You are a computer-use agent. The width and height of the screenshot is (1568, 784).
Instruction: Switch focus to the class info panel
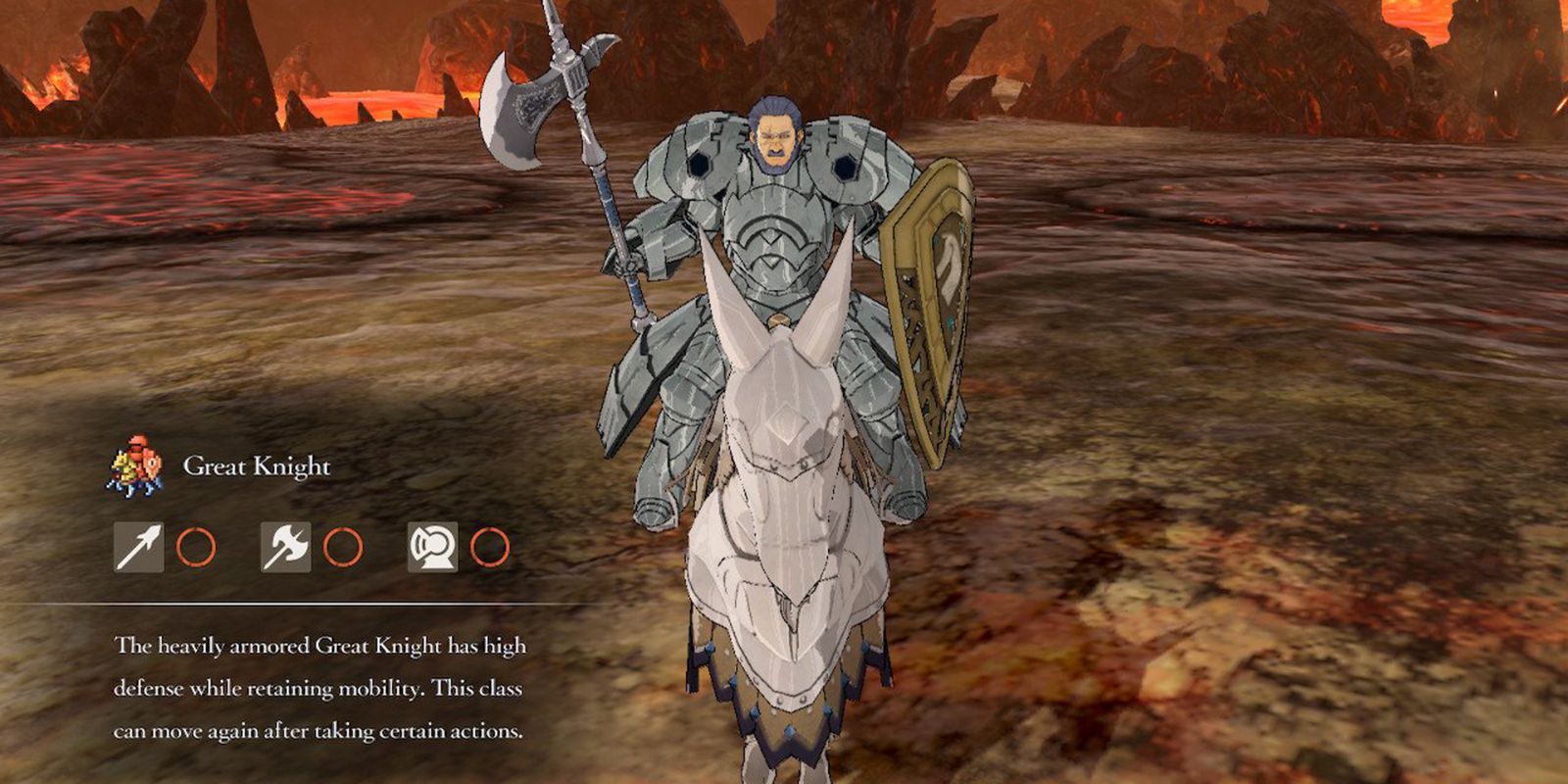pyautogui.click(x=294, y=588)
